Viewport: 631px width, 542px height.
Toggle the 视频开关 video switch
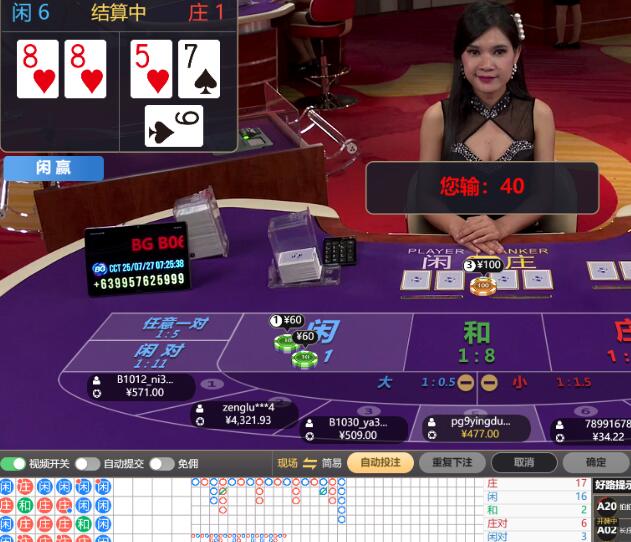(14, 464)
